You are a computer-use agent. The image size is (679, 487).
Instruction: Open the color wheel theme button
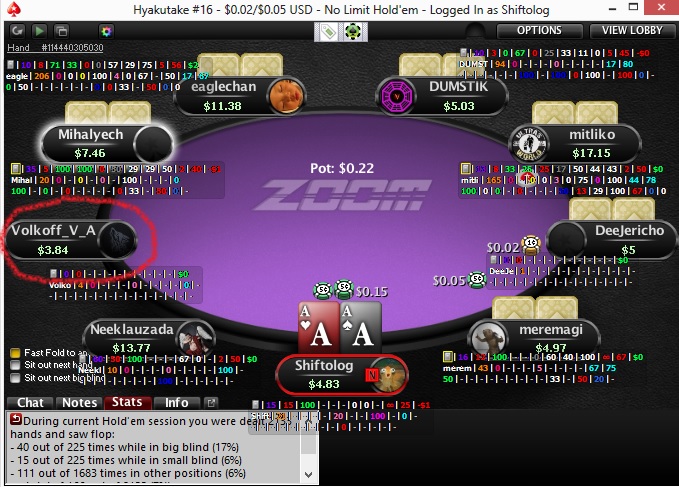point(106,31)
